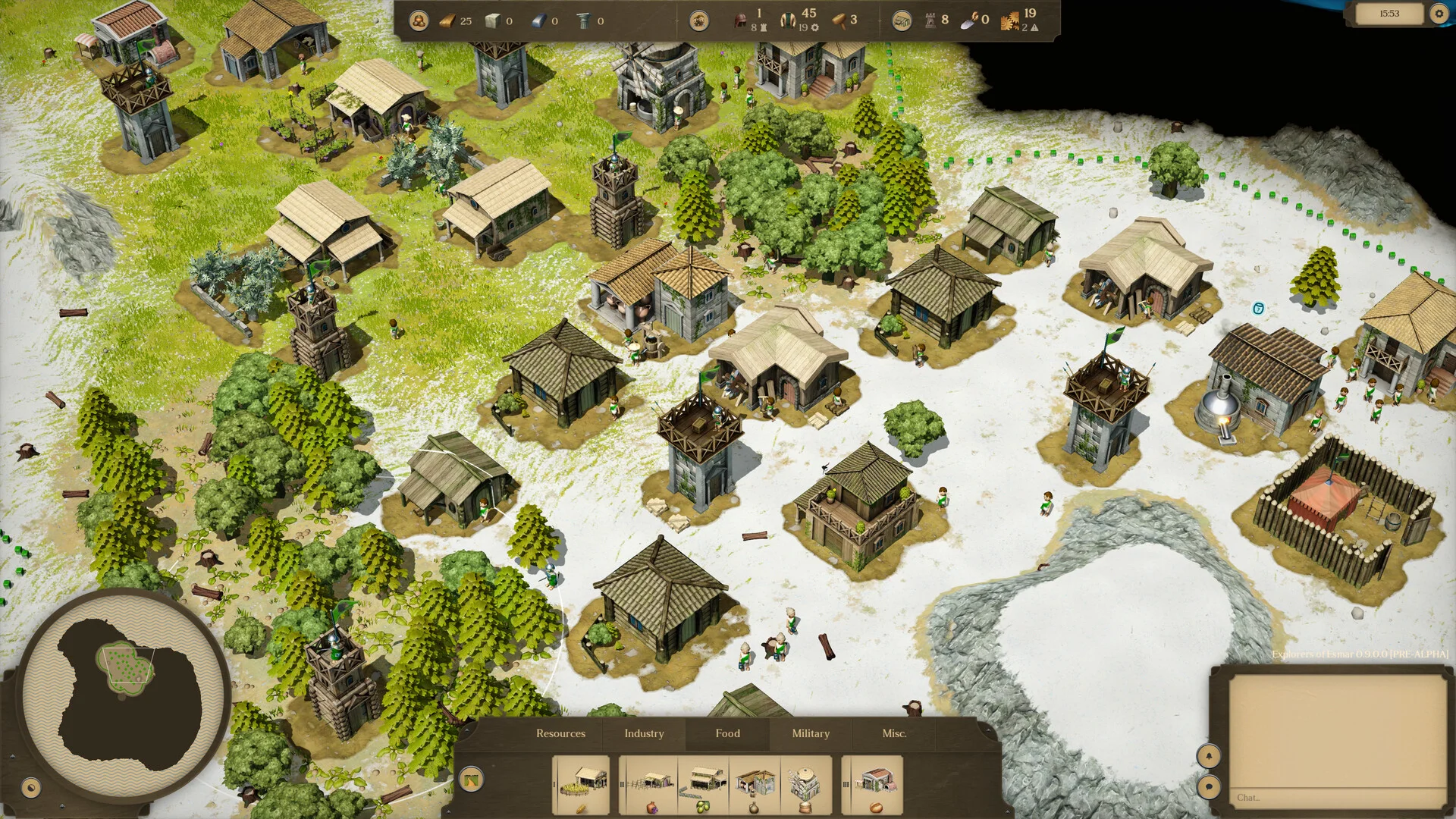This screenshot has height=819, width=1456.
Task: Select the windmill building
Action: pos(805,785)
